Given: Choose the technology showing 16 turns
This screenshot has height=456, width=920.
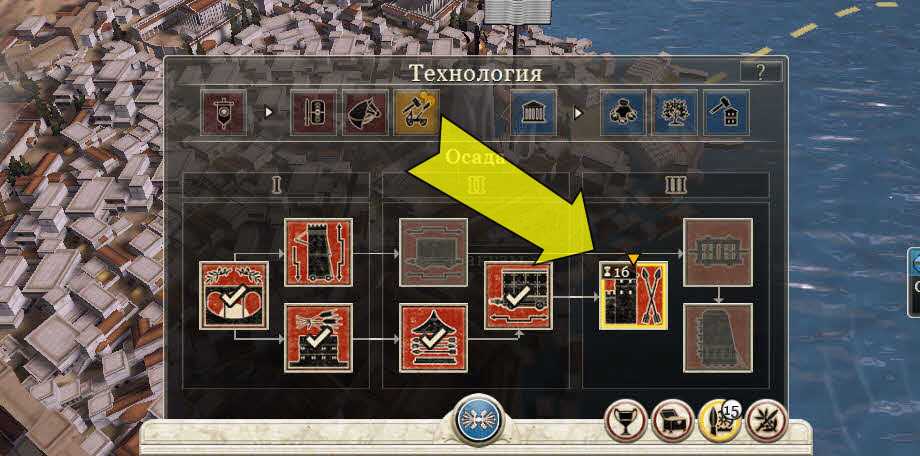Looking at the screenshot, I should point(632,295).
